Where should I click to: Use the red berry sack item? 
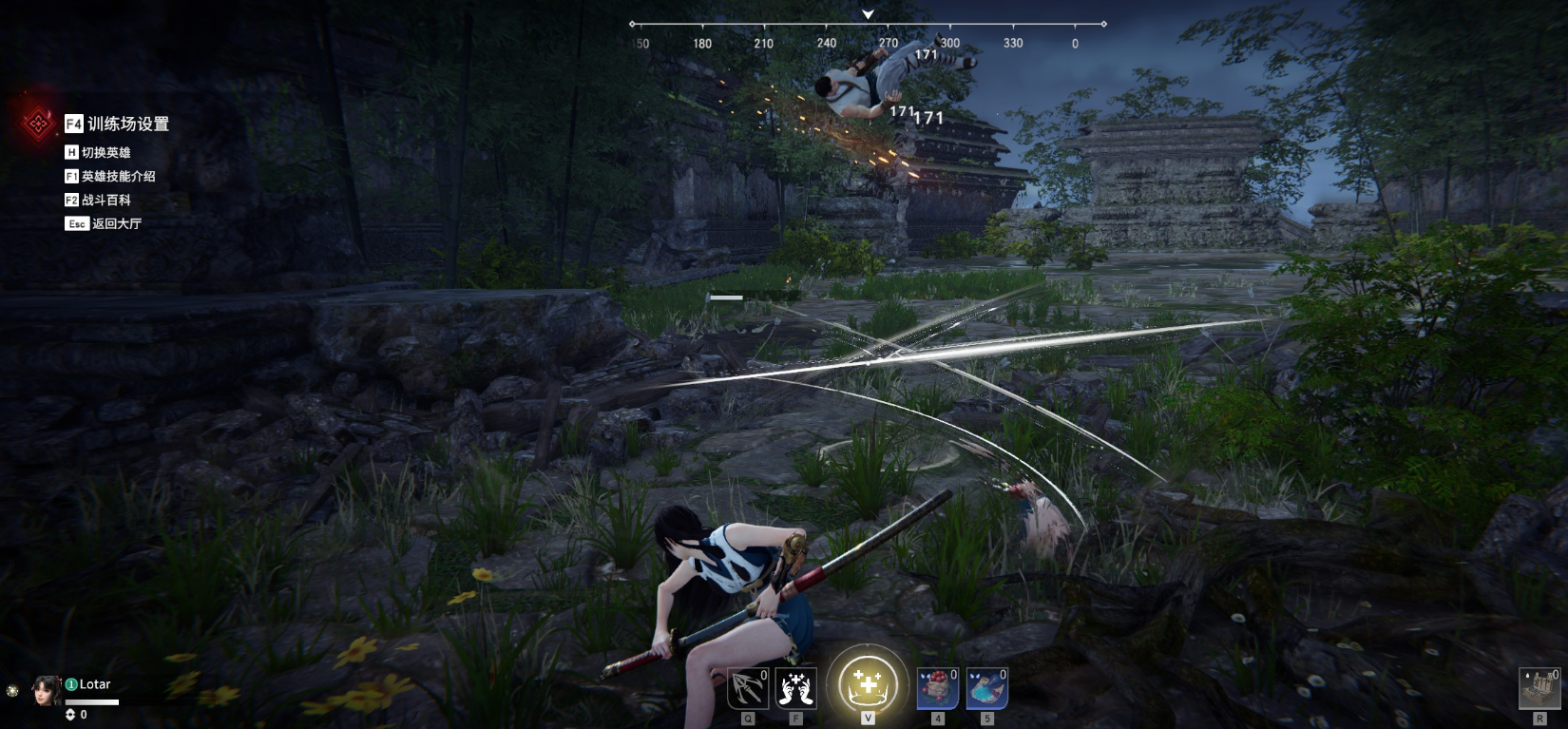[x=937, y=688]
